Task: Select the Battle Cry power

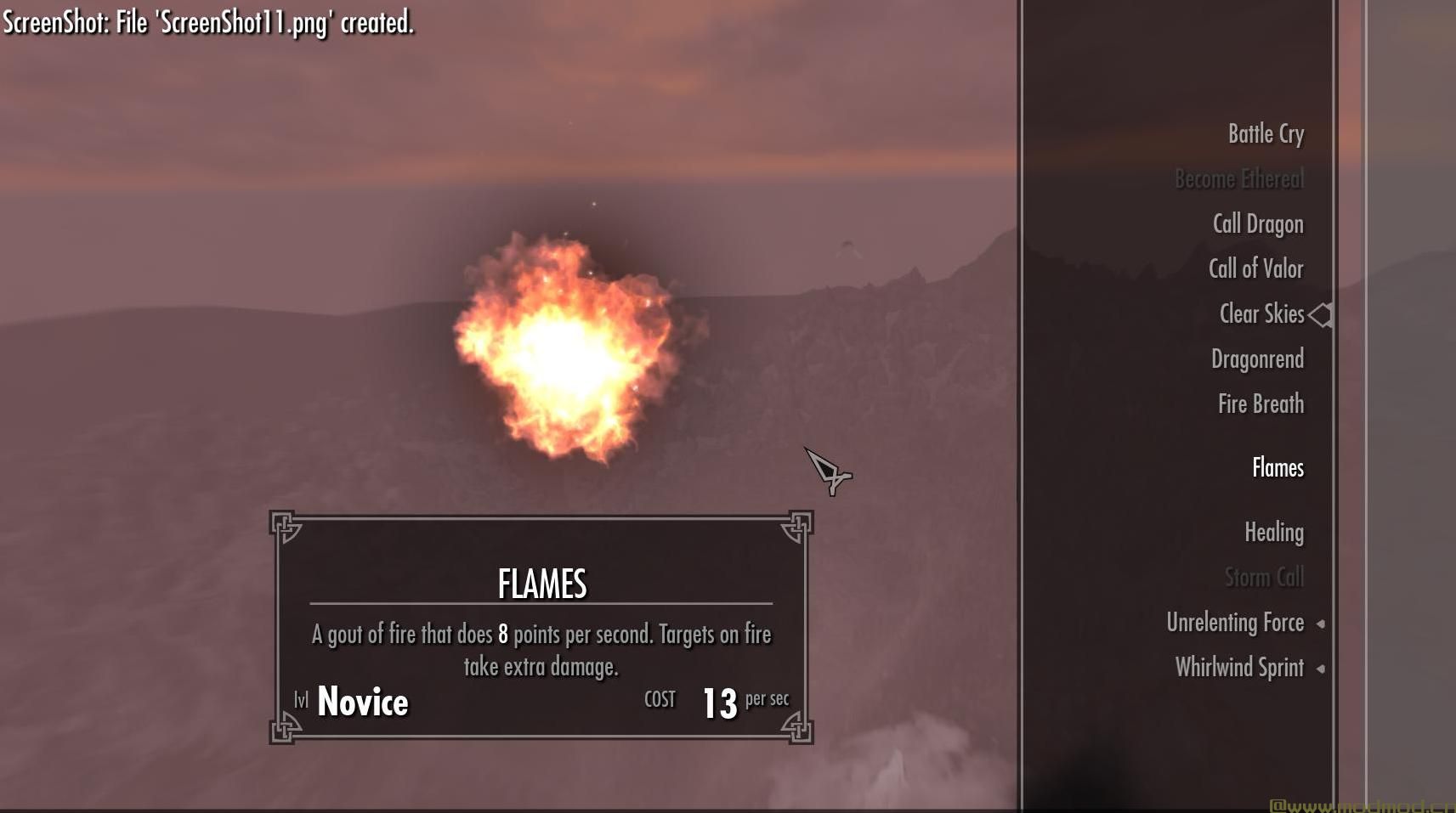Action: point(1265,134)
